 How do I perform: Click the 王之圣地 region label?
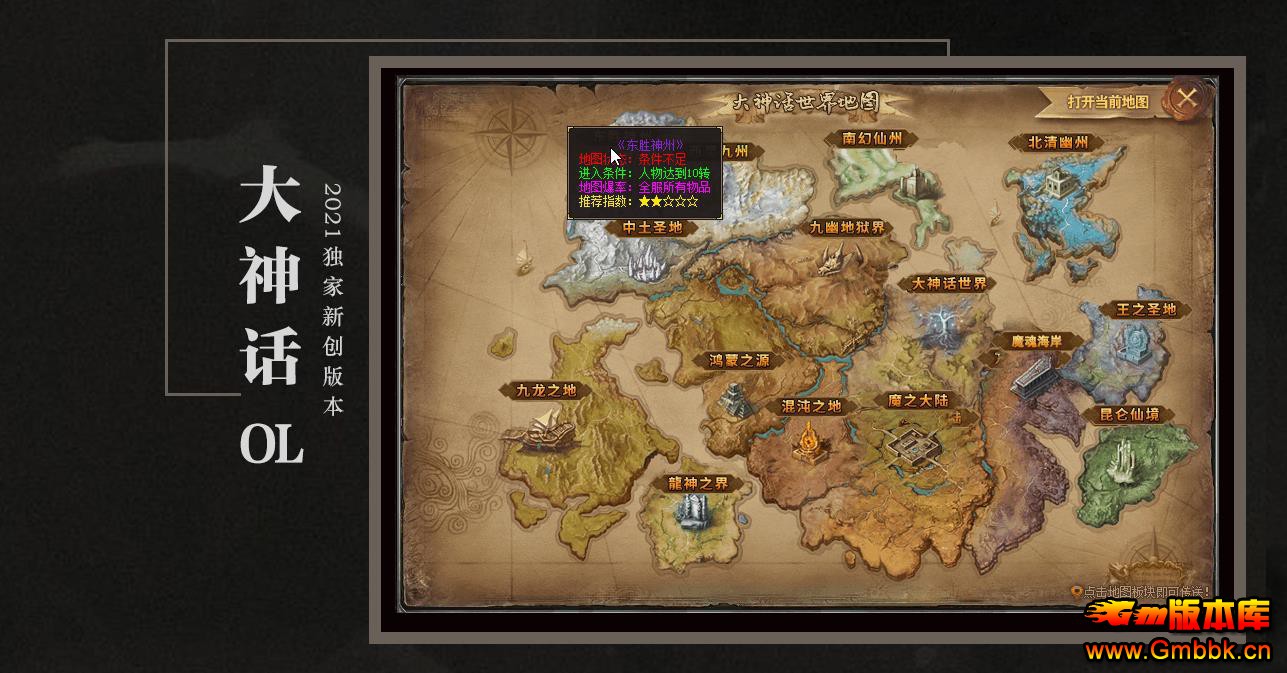pyautogui.click(x=1139, y=310)
